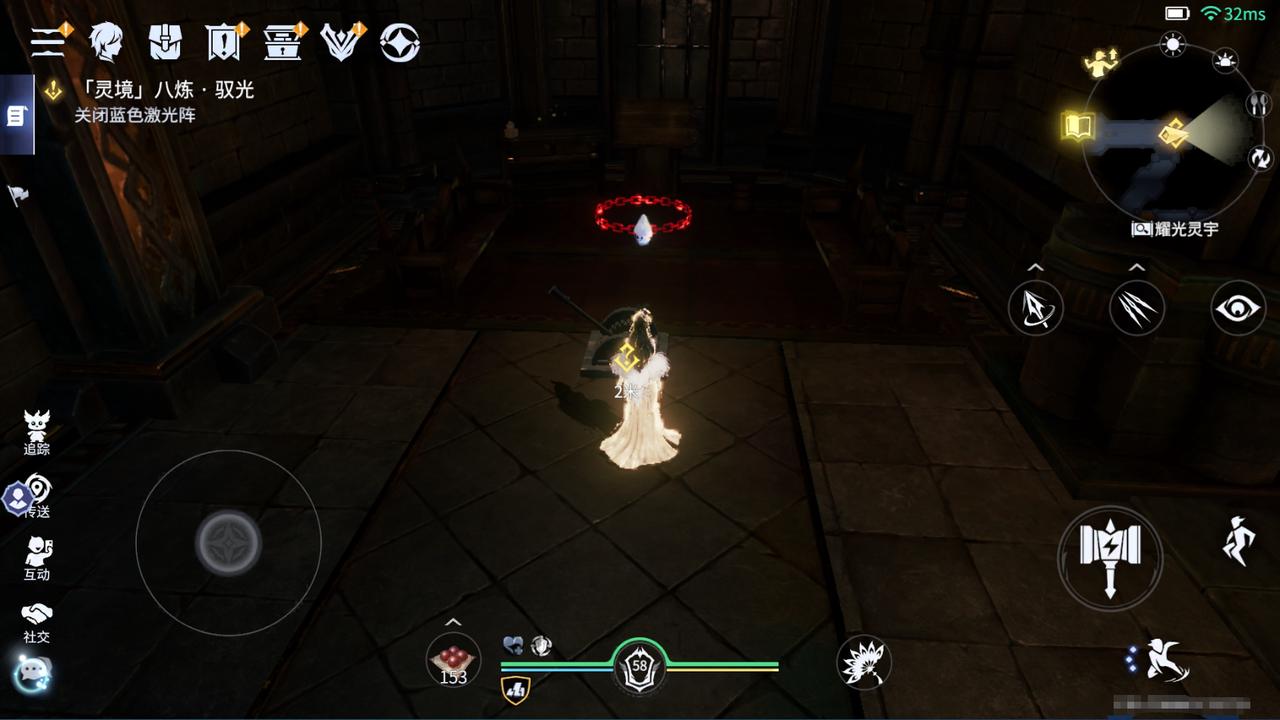Open the character profile head icon
1280x720 pixels.
[106, 42]
